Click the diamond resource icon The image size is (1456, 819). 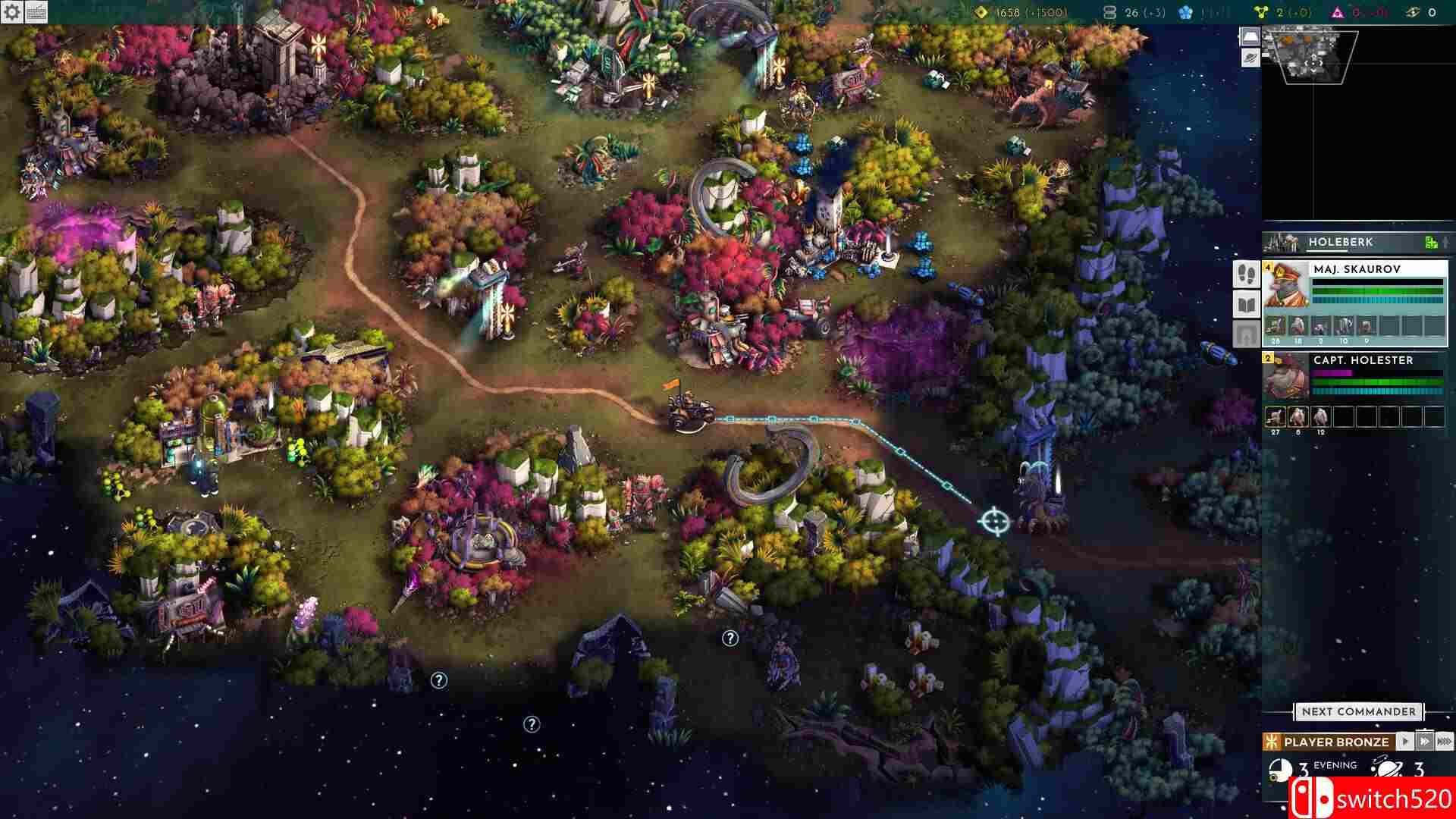coord(982,13)
